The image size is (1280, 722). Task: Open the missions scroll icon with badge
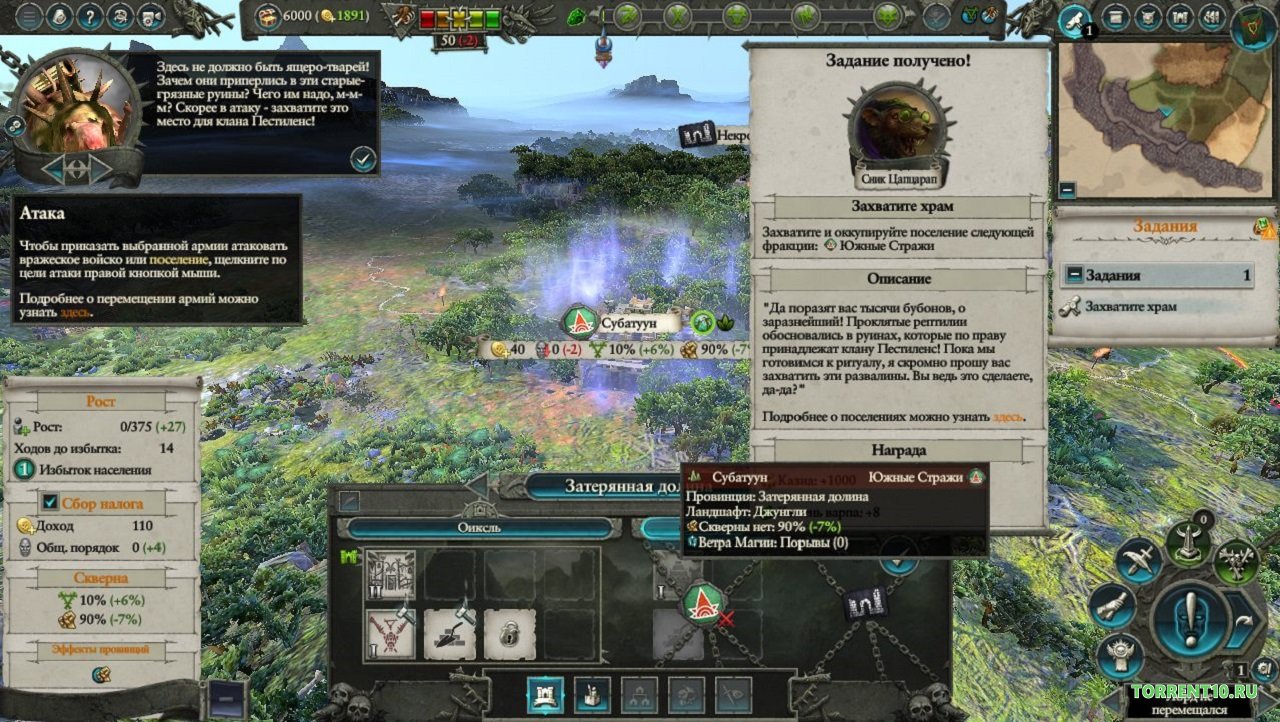[x=1075, y=20]
